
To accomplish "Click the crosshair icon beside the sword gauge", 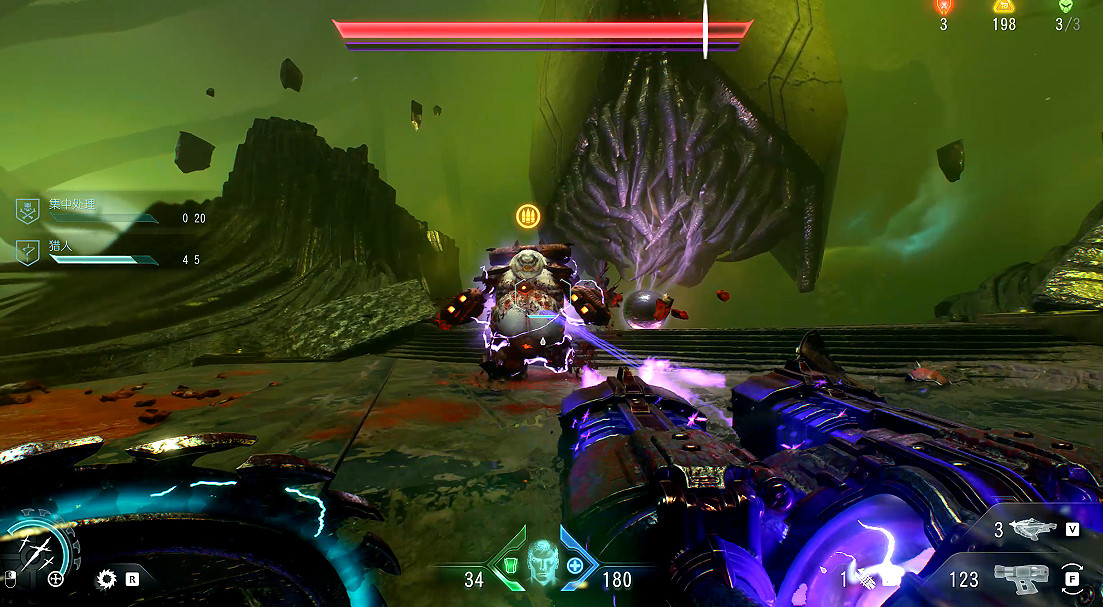I will click(x=56, y=578).
